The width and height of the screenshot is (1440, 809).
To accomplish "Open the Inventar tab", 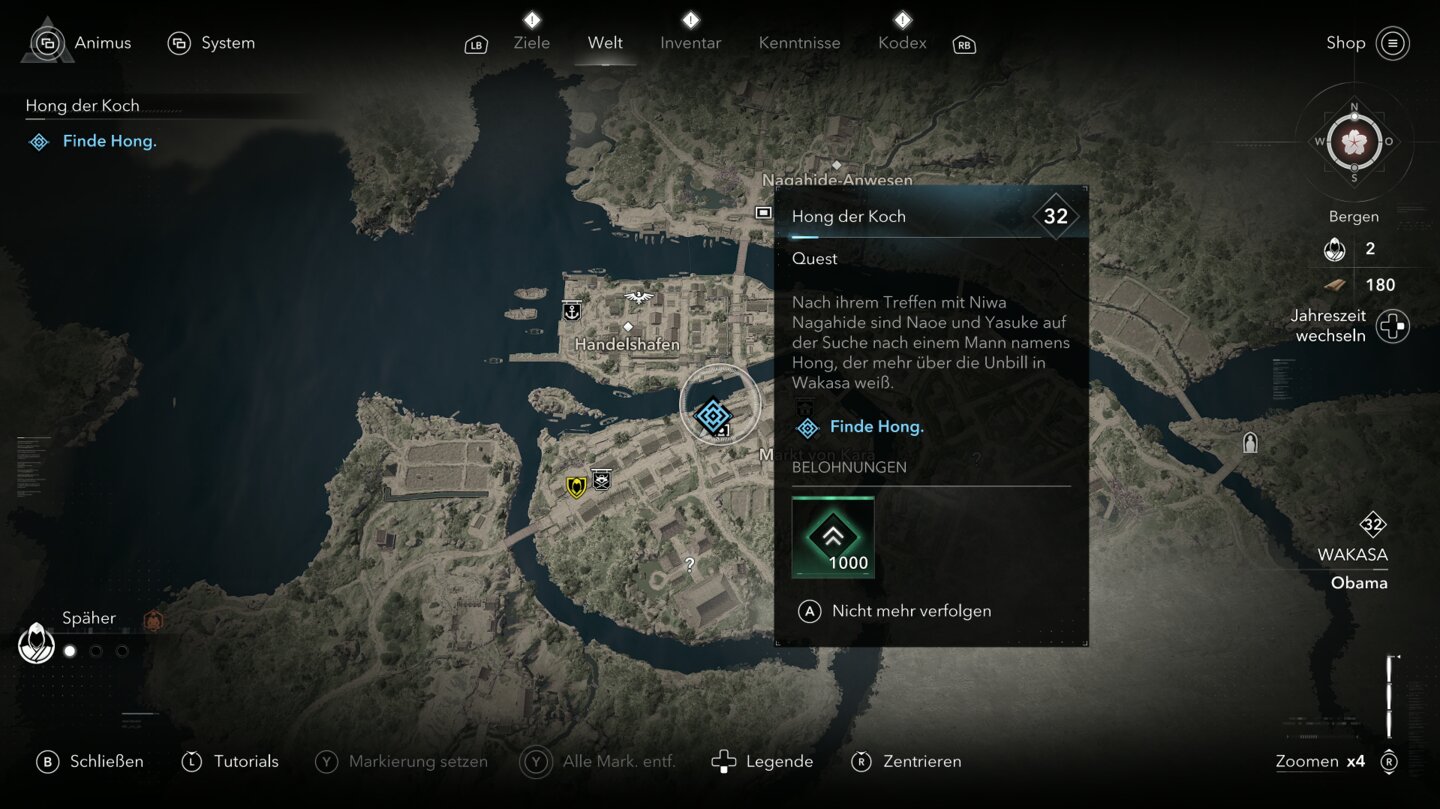I will [x=690, y=43].
